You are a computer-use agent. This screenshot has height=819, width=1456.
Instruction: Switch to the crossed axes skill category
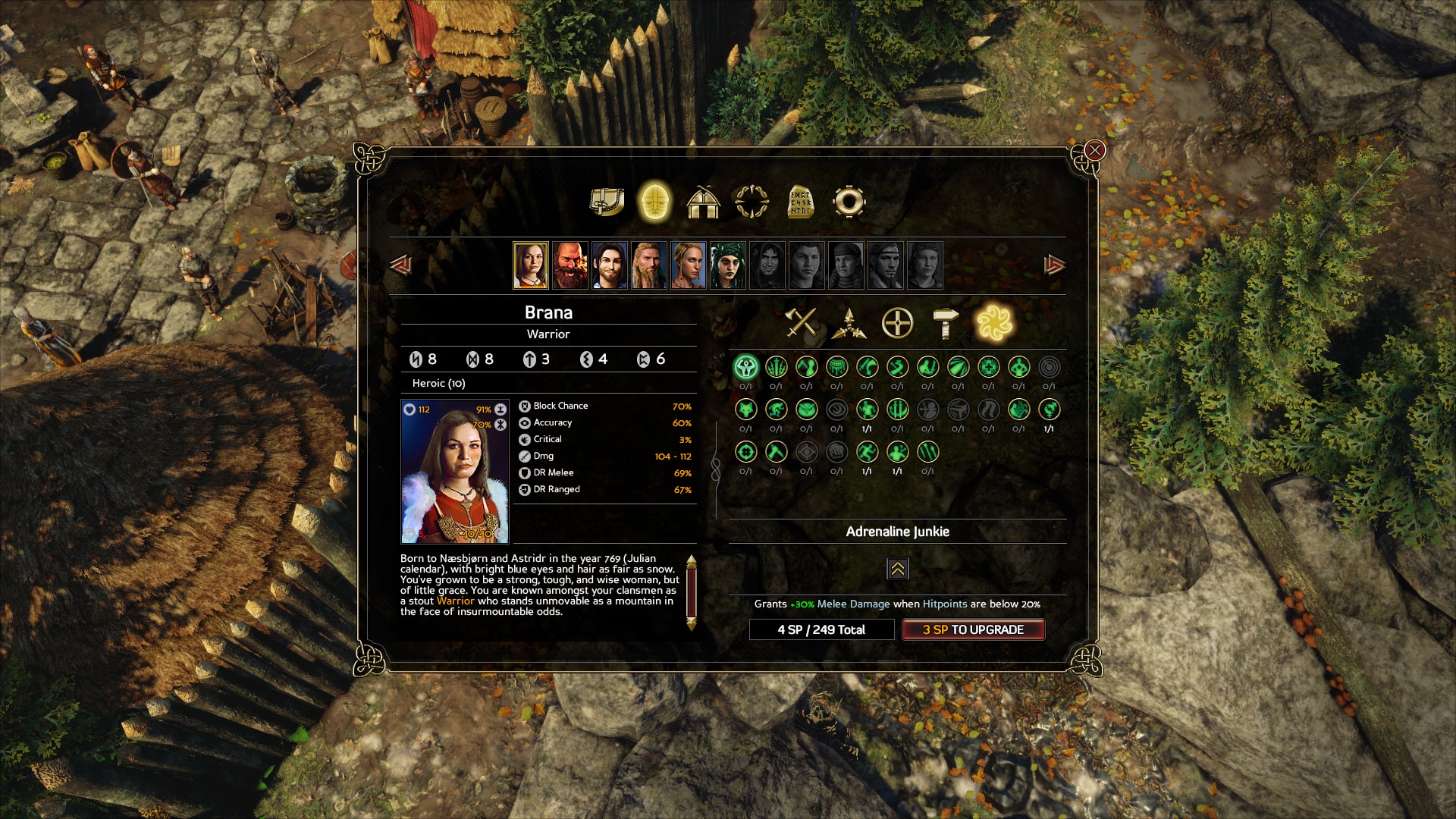[801, 323]
